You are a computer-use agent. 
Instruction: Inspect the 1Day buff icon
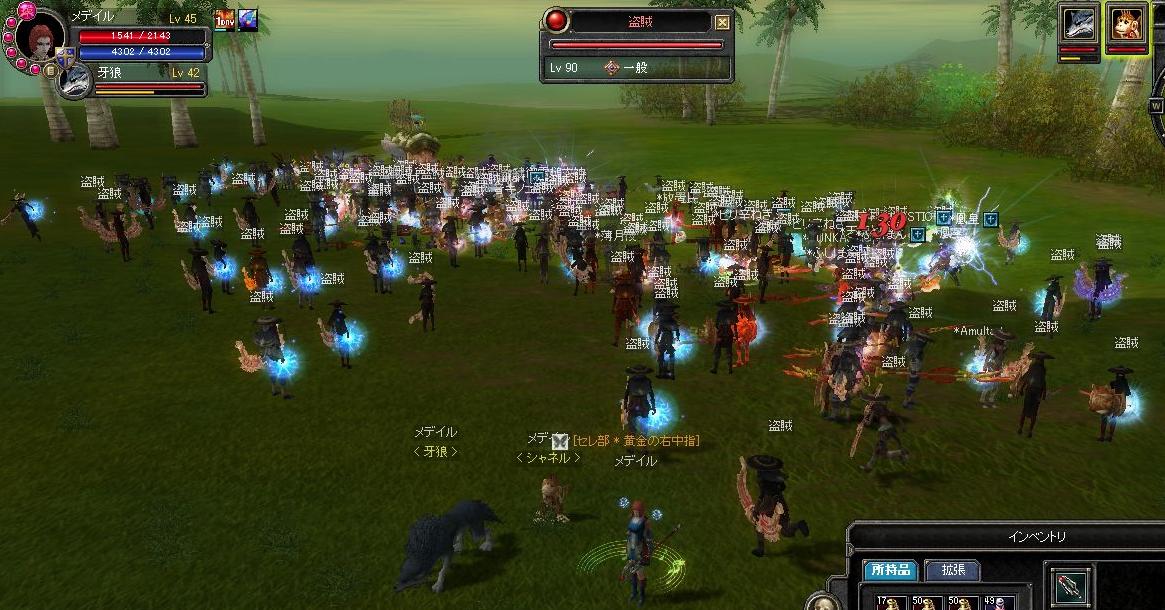224,20
